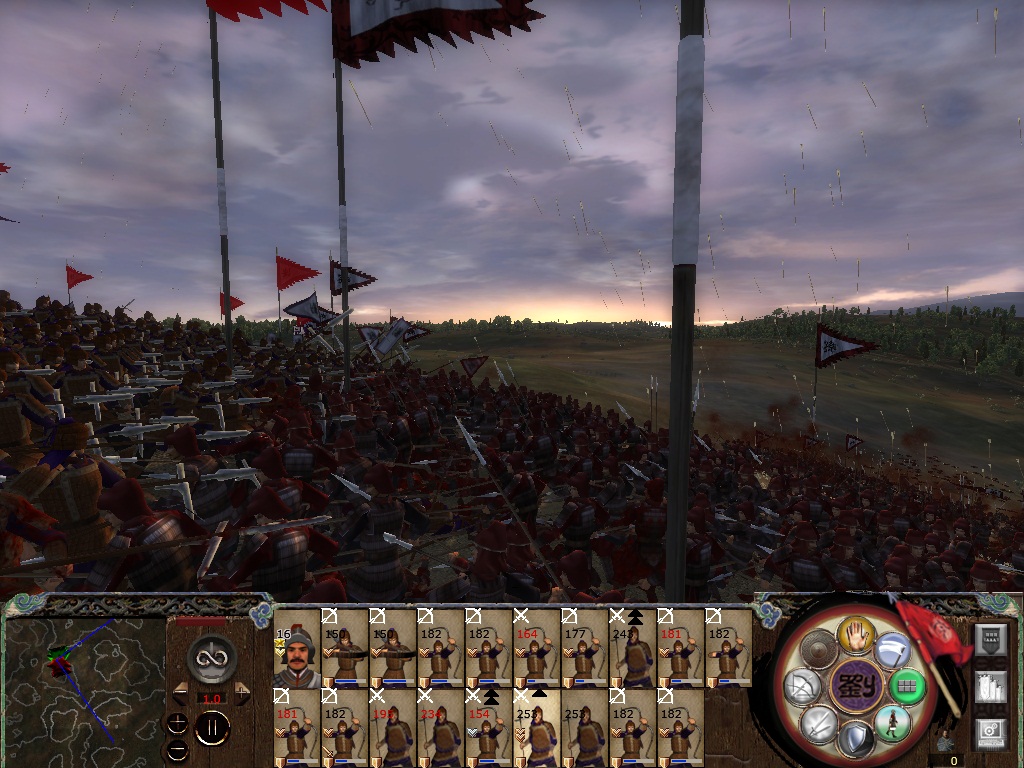Decrease battle speed with the minus arrow
Viewport: 1024px width, 768px height.
pos(181,692)
